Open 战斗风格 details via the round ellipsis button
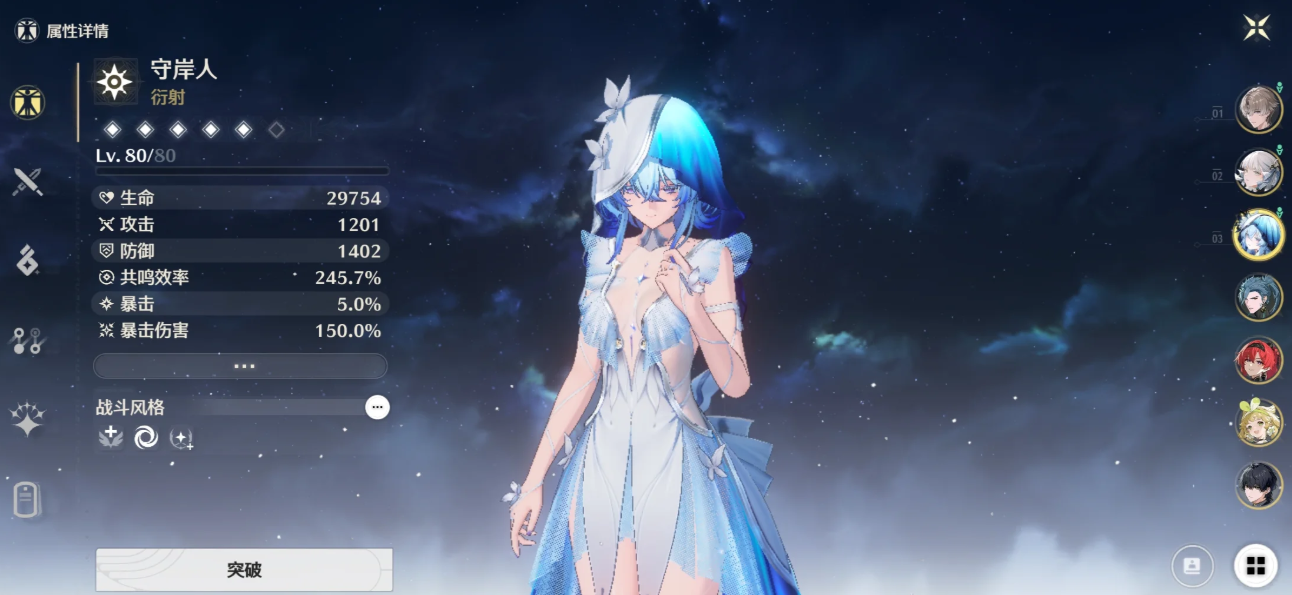The height and width of the screenshot is (595, 1292). [377, 407]
